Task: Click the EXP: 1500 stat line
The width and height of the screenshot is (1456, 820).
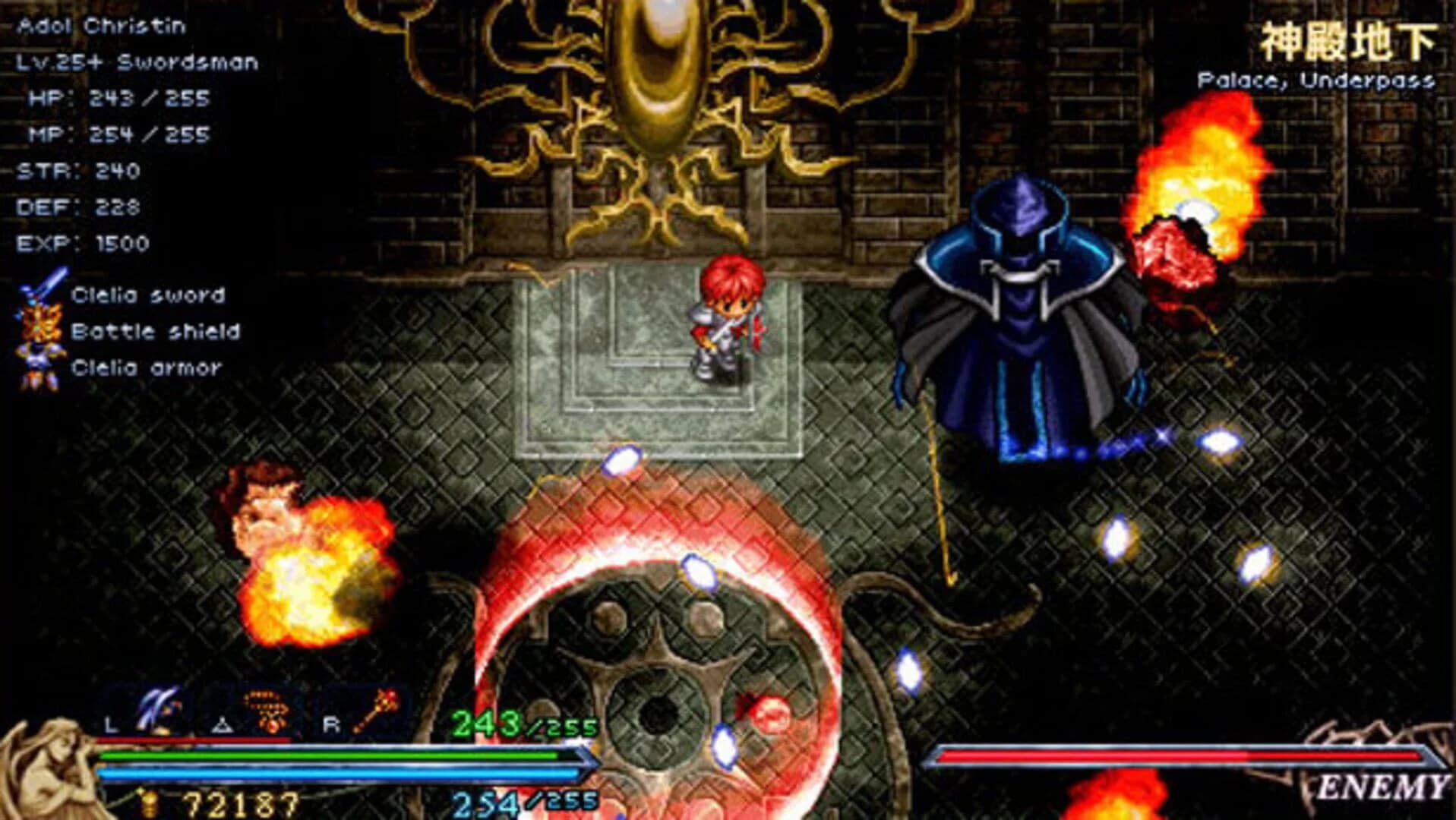Action: tap(95, 243)
